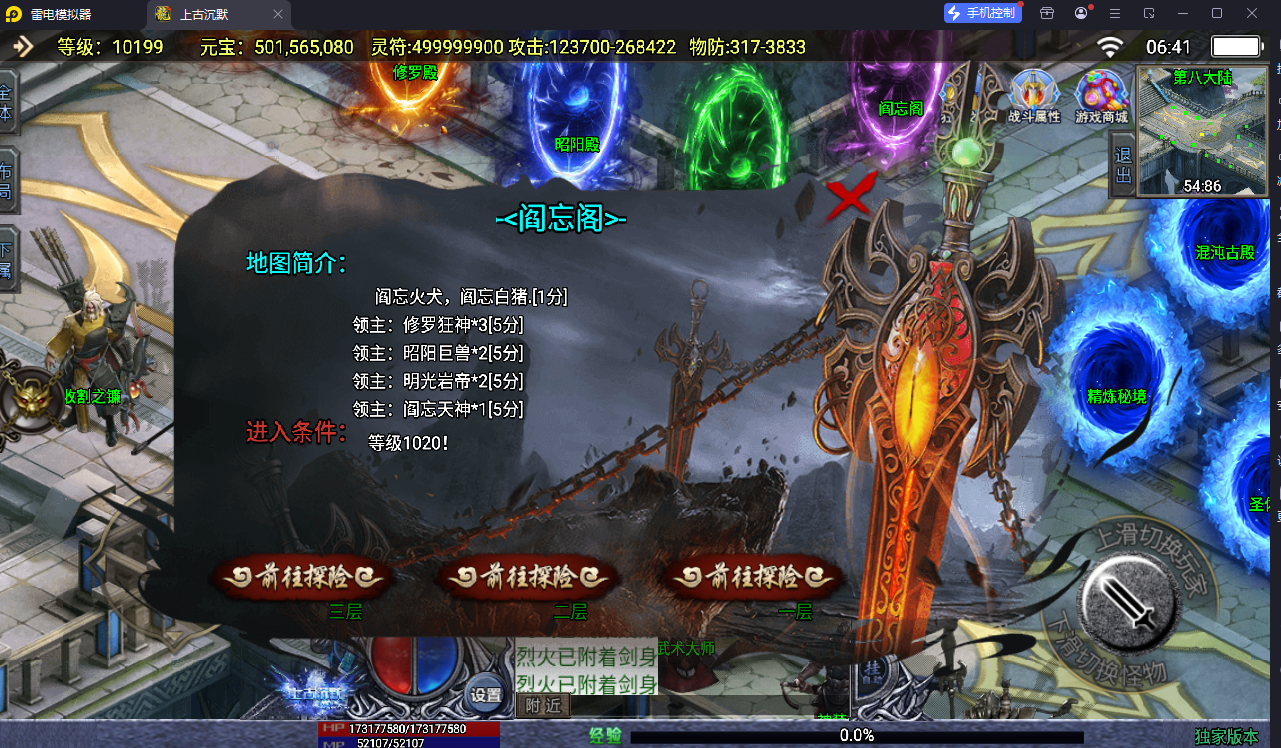Close the 阎忘阁 map dialog
1281x748 pixels.
coord(850,197)
